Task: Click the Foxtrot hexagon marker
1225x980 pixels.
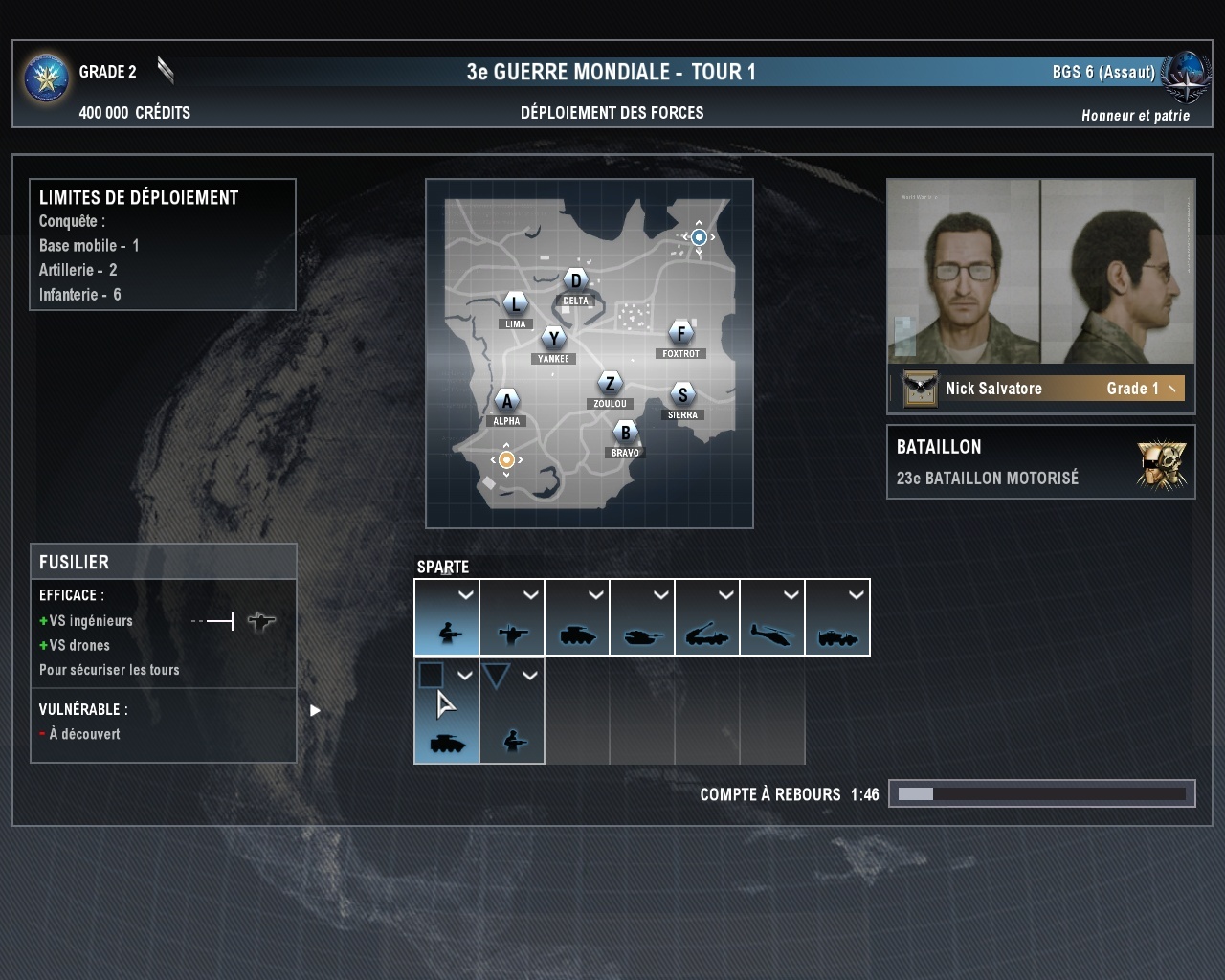Action: point(680,333)
